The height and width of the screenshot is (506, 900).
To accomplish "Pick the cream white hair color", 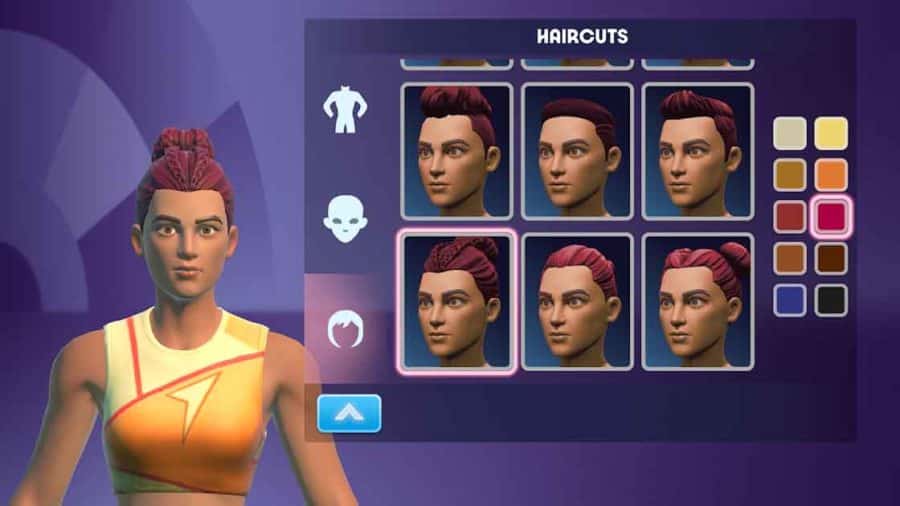I will coord(791,133).
